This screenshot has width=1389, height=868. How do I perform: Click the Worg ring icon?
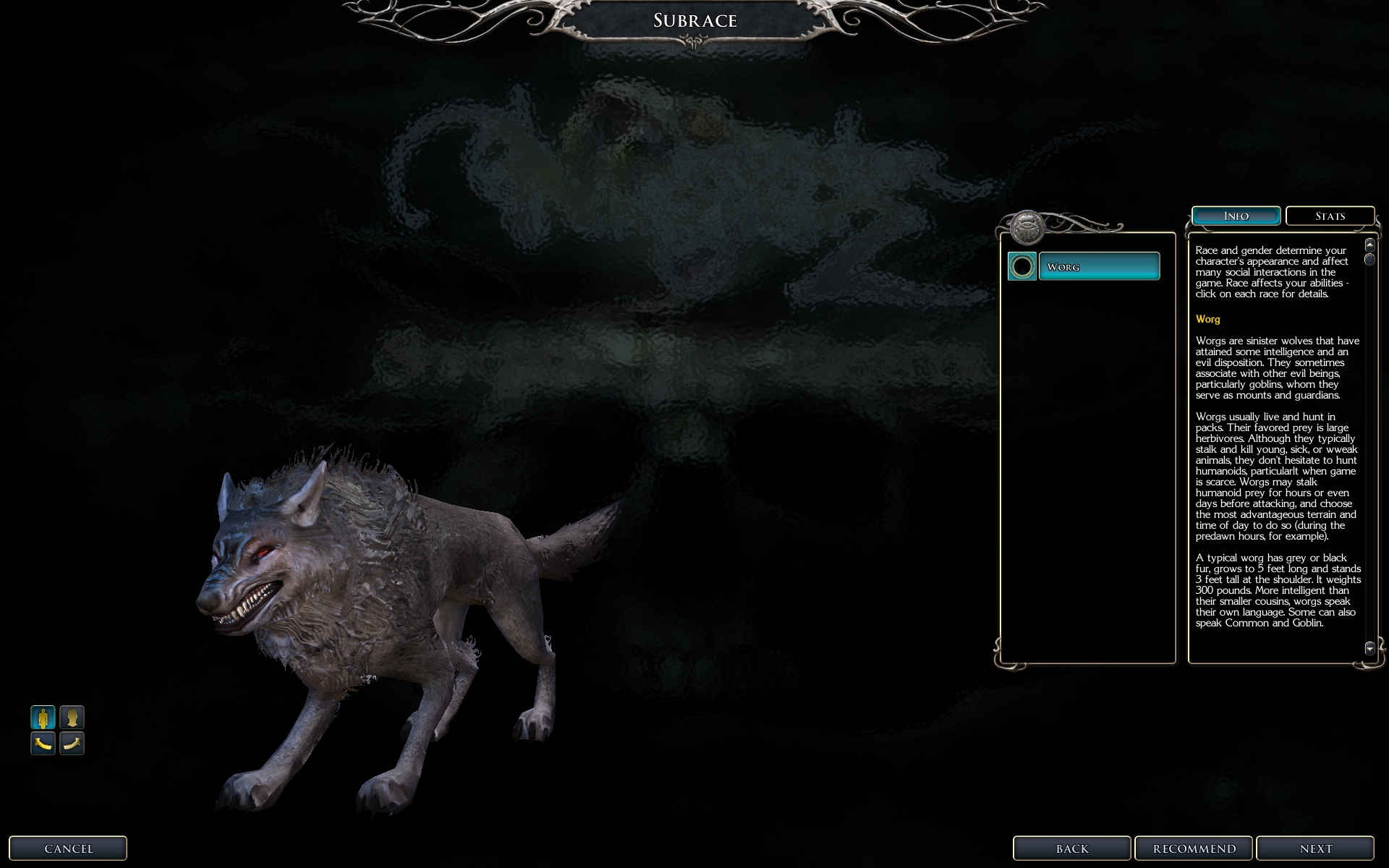point(1021,266)
